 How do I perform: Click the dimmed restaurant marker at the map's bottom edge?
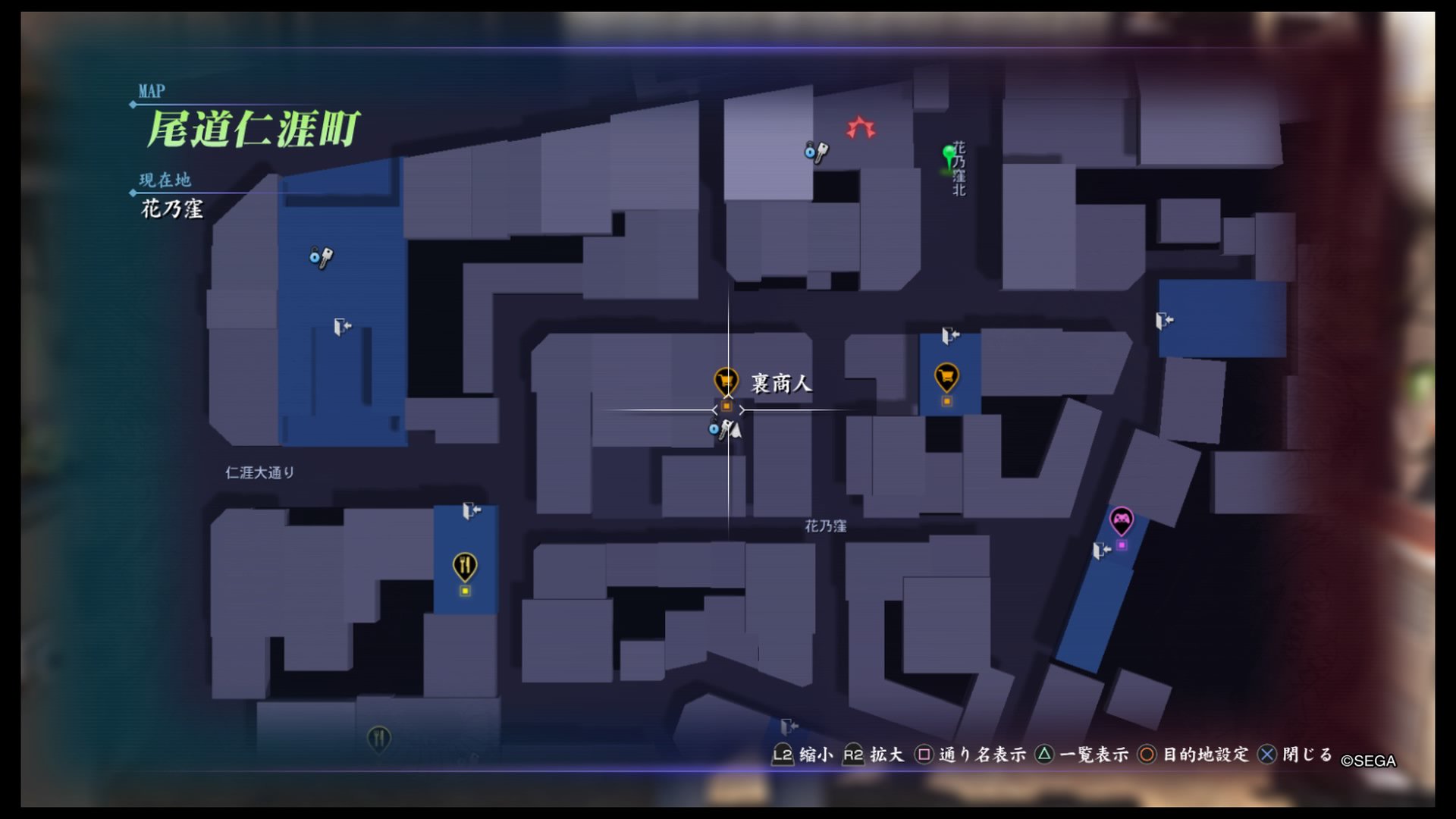(x=378, y=737)
